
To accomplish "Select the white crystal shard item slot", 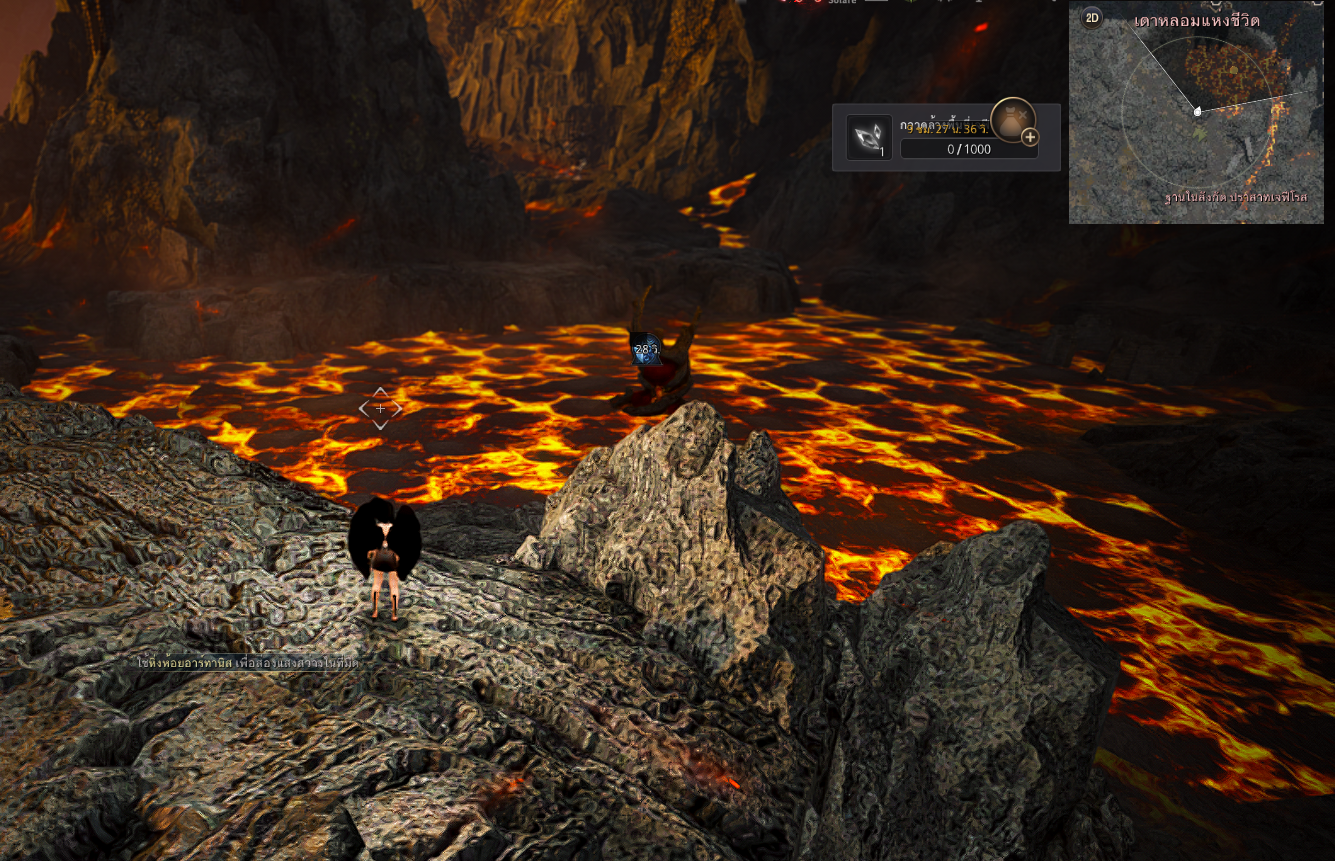I will click(x=869, y=137).
